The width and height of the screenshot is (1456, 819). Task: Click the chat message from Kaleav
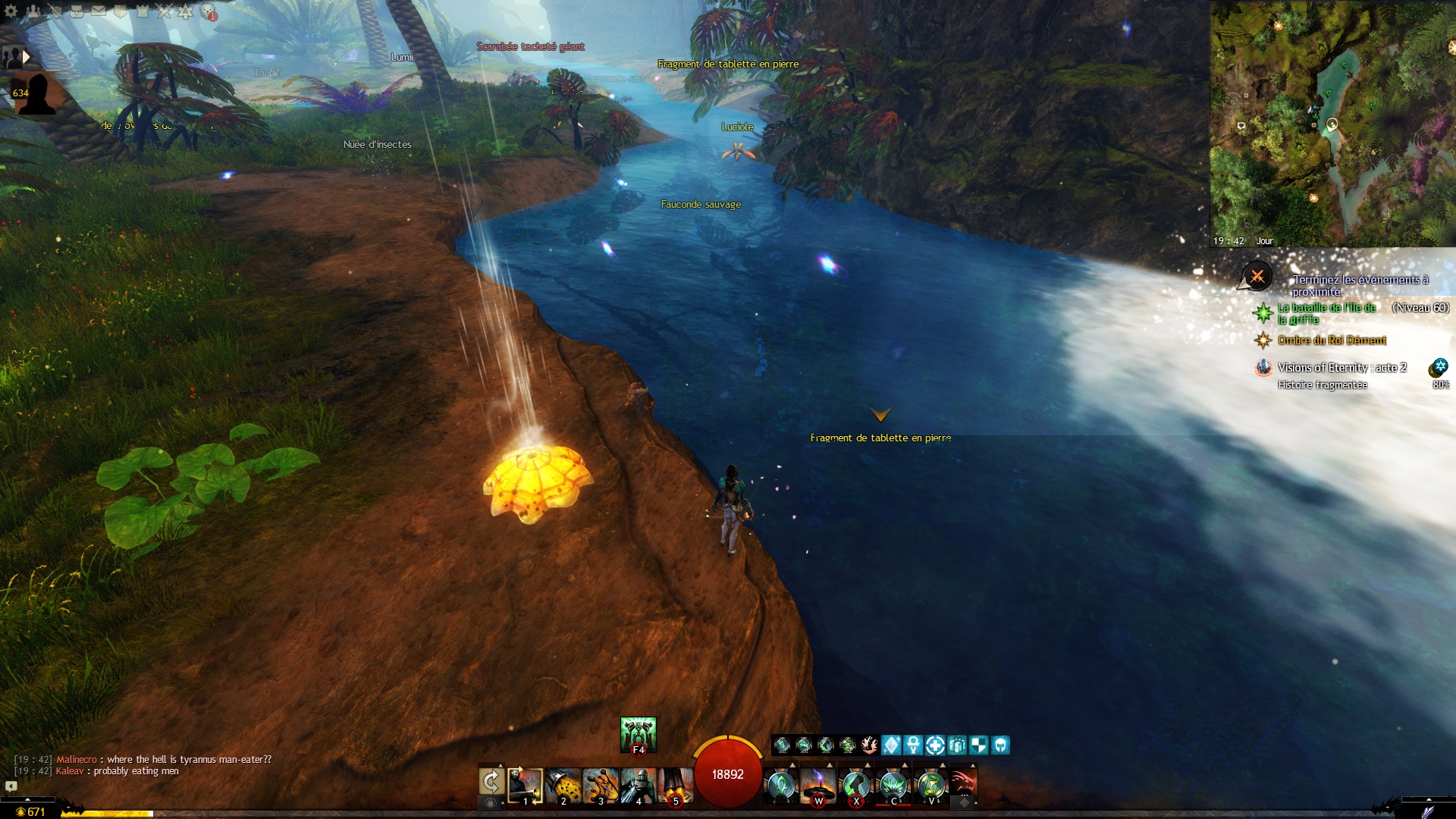click(129, 771)
